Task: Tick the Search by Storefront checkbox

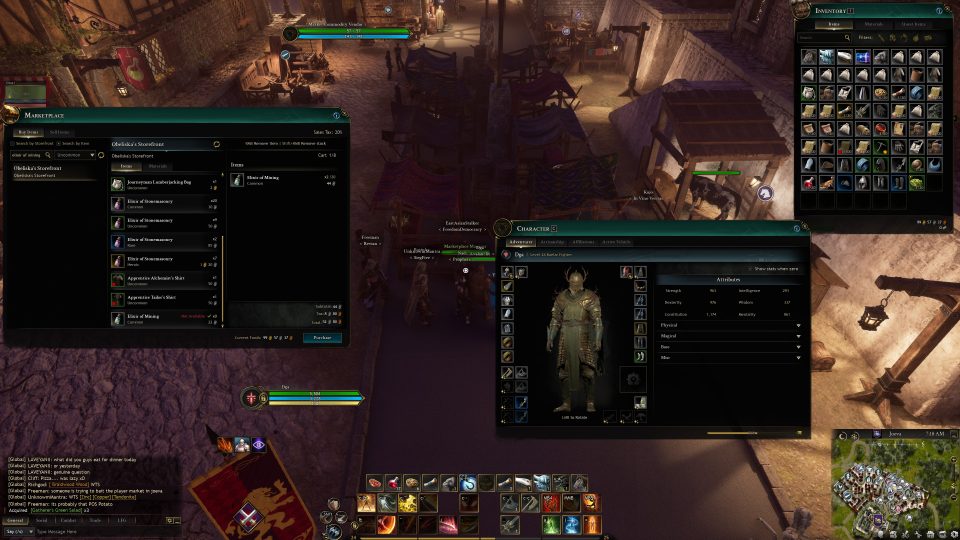Action: click(x=13, y=144)
